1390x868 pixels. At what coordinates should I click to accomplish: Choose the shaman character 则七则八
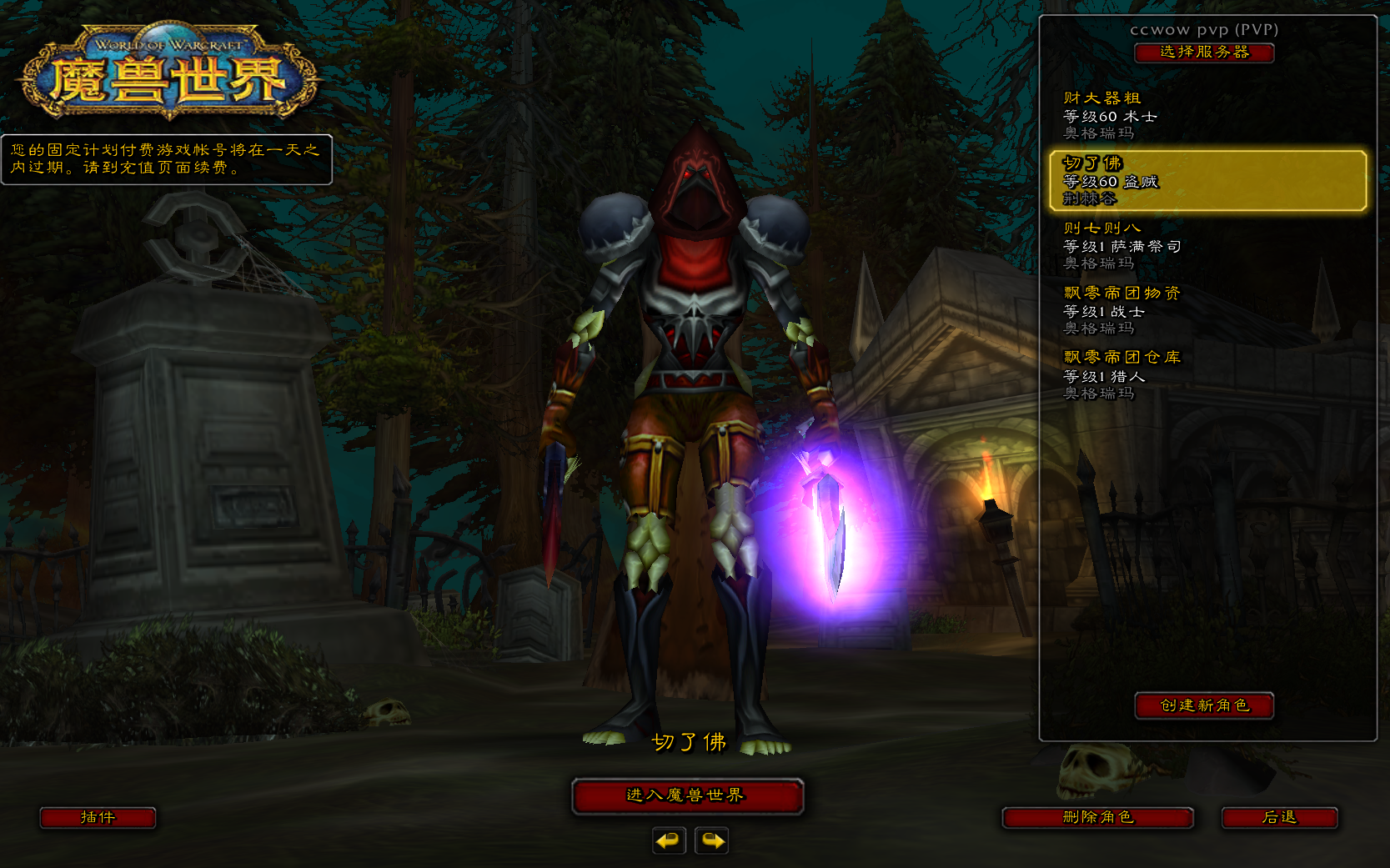(1207, 245)
